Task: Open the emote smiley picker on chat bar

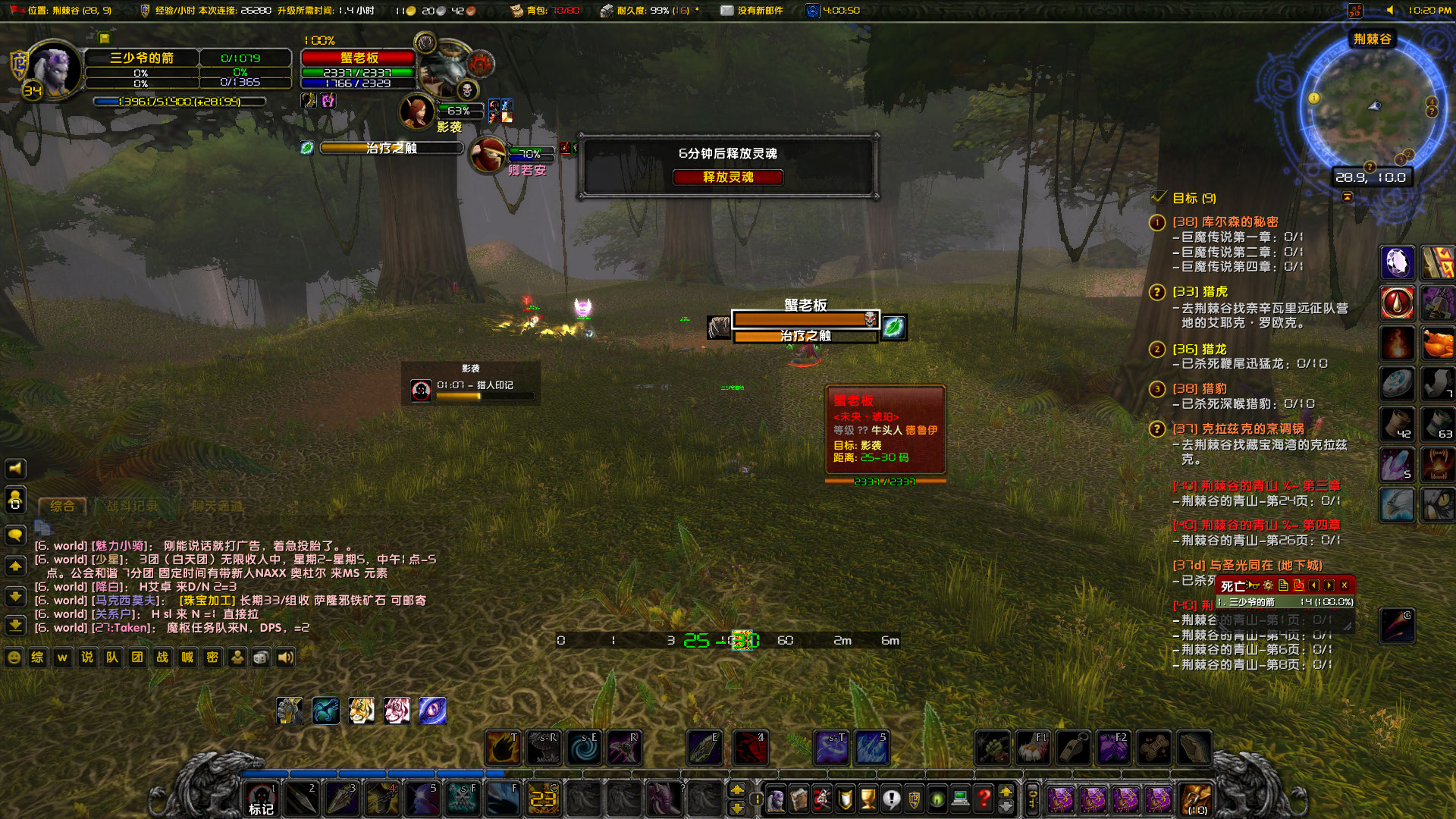Action: tap(14, 657)
